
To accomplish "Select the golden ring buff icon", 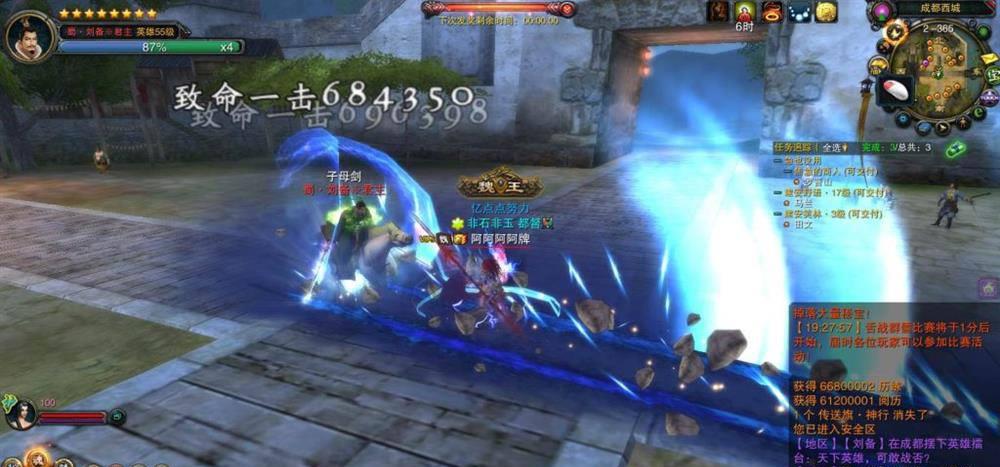I will tap(771, 11).
